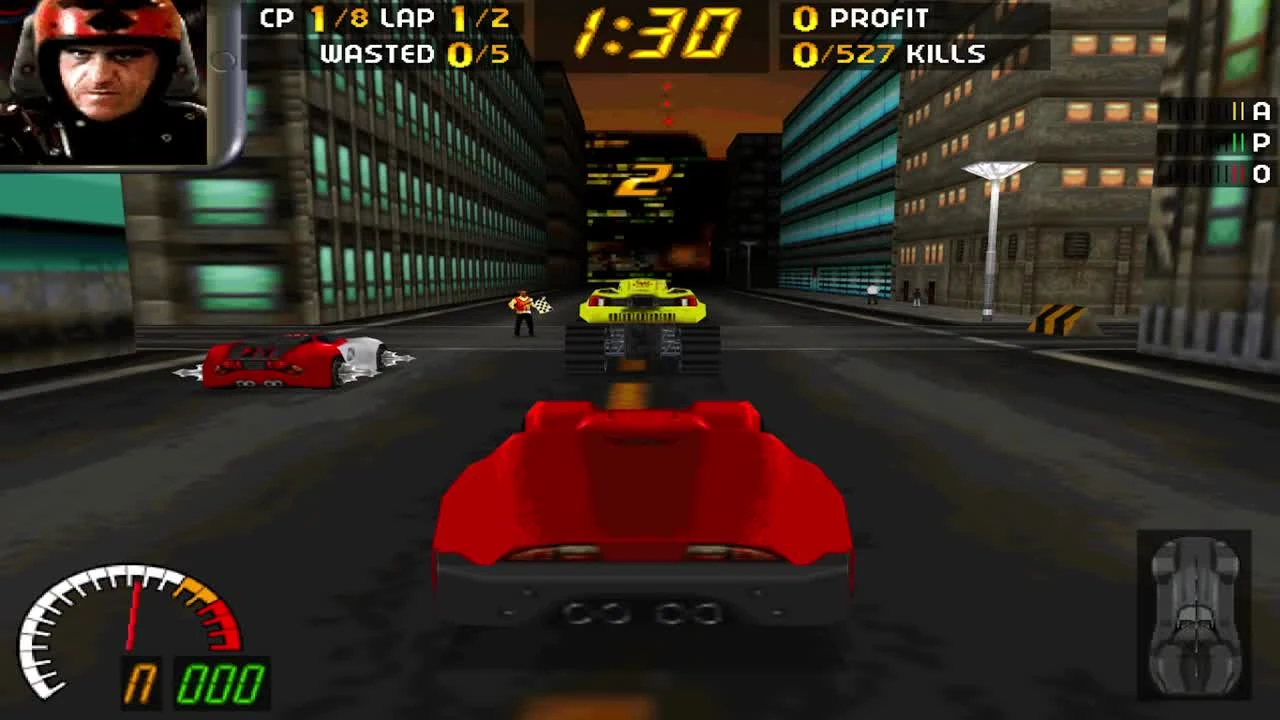The height and width of the screenshot is (720, 1280).
Task: Click the WASTED label in the HUD
Action: tap(380, 55)
